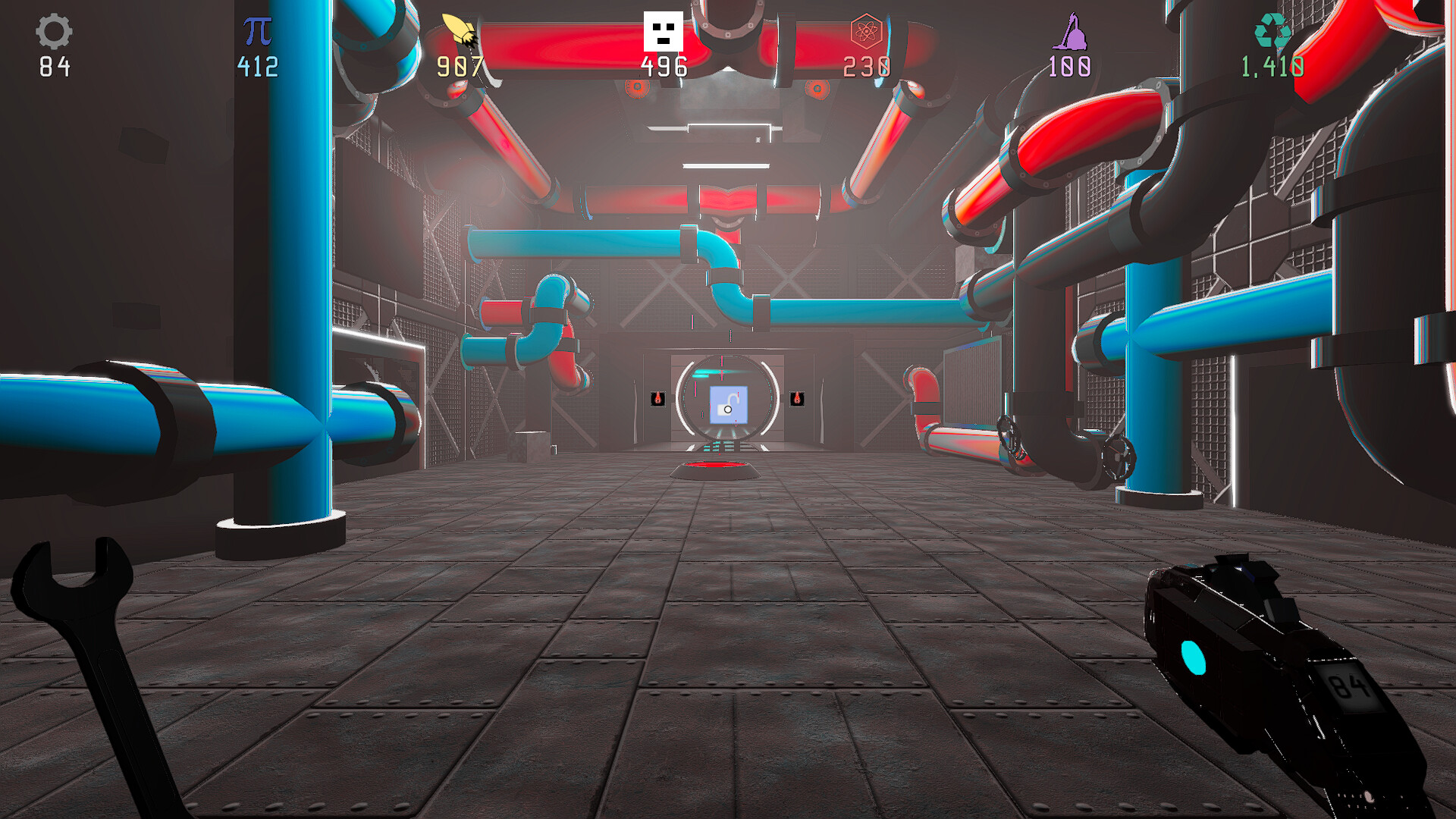The height and width of the screenshot is (819, 1456).
Task: Click the red atom resource icon
Action: click(865, 30)
